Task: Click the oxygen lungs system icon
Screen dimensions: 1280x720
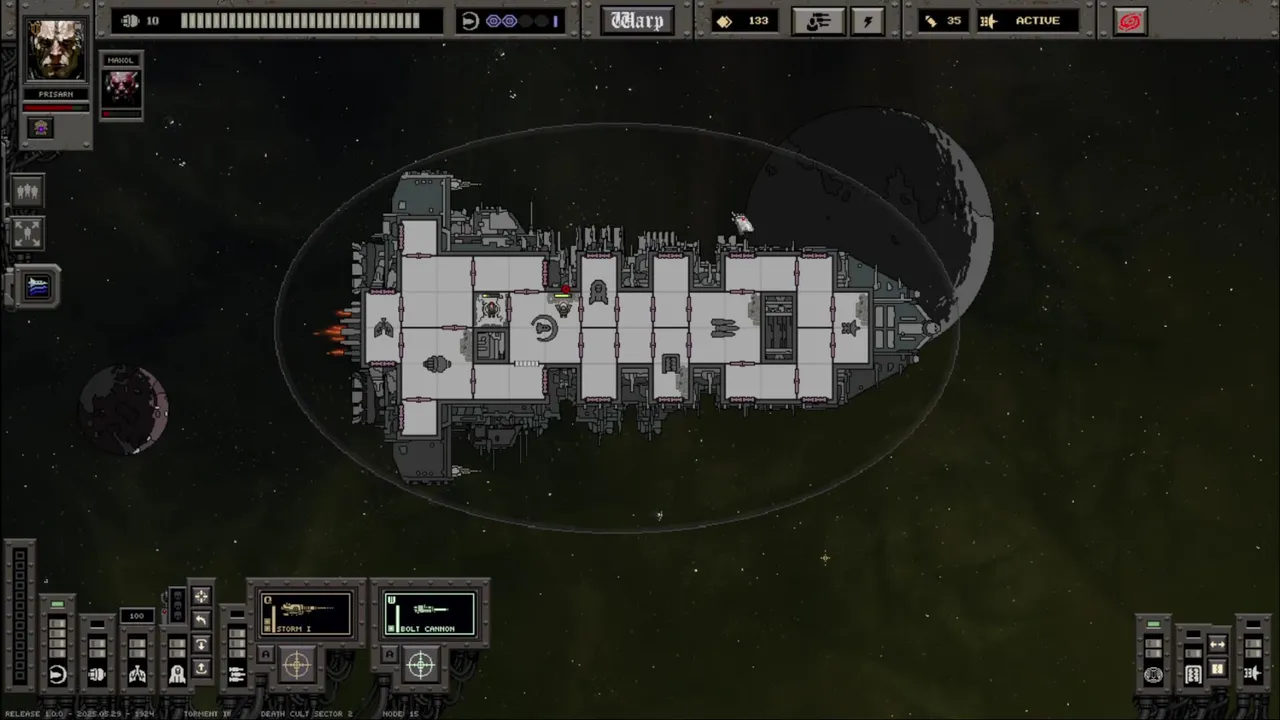Action: tap(137, 674)
